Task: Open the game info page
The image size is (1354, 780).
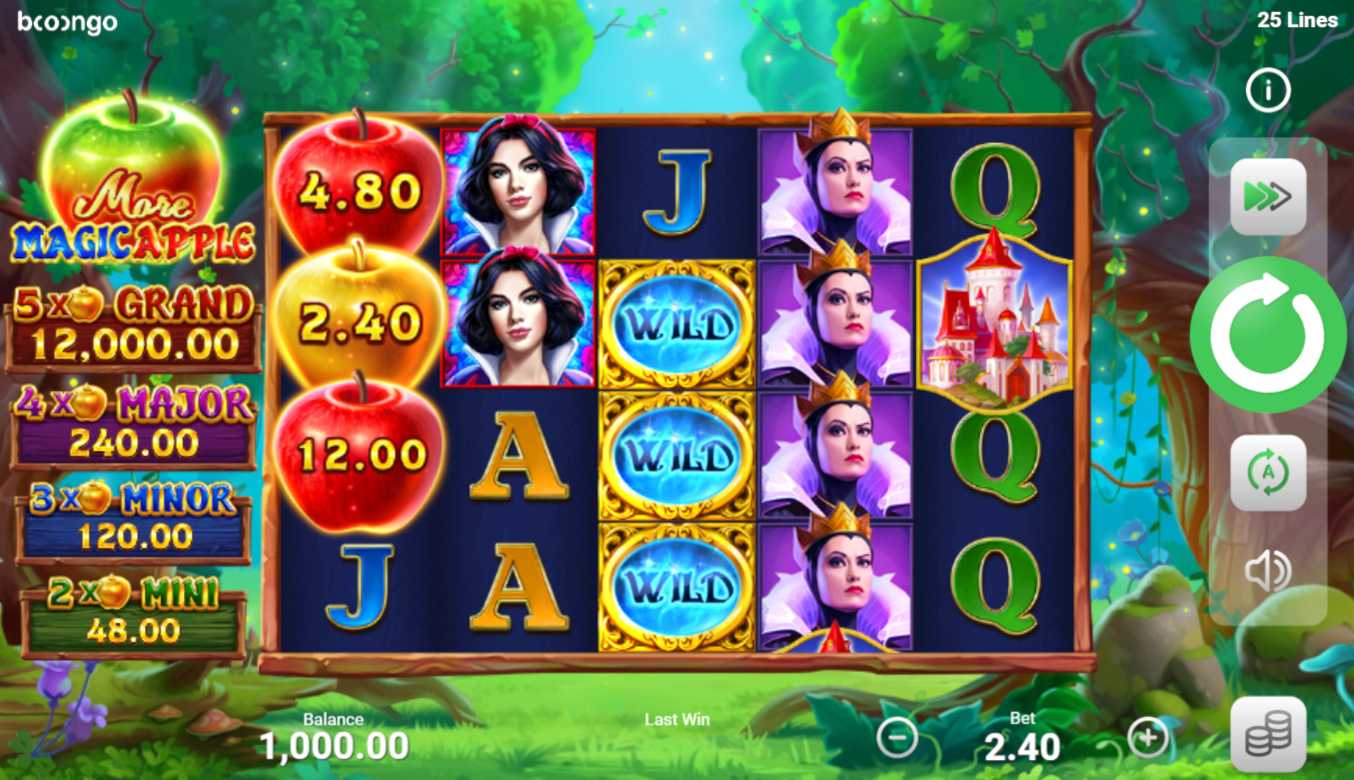Action: point(1267,92)
